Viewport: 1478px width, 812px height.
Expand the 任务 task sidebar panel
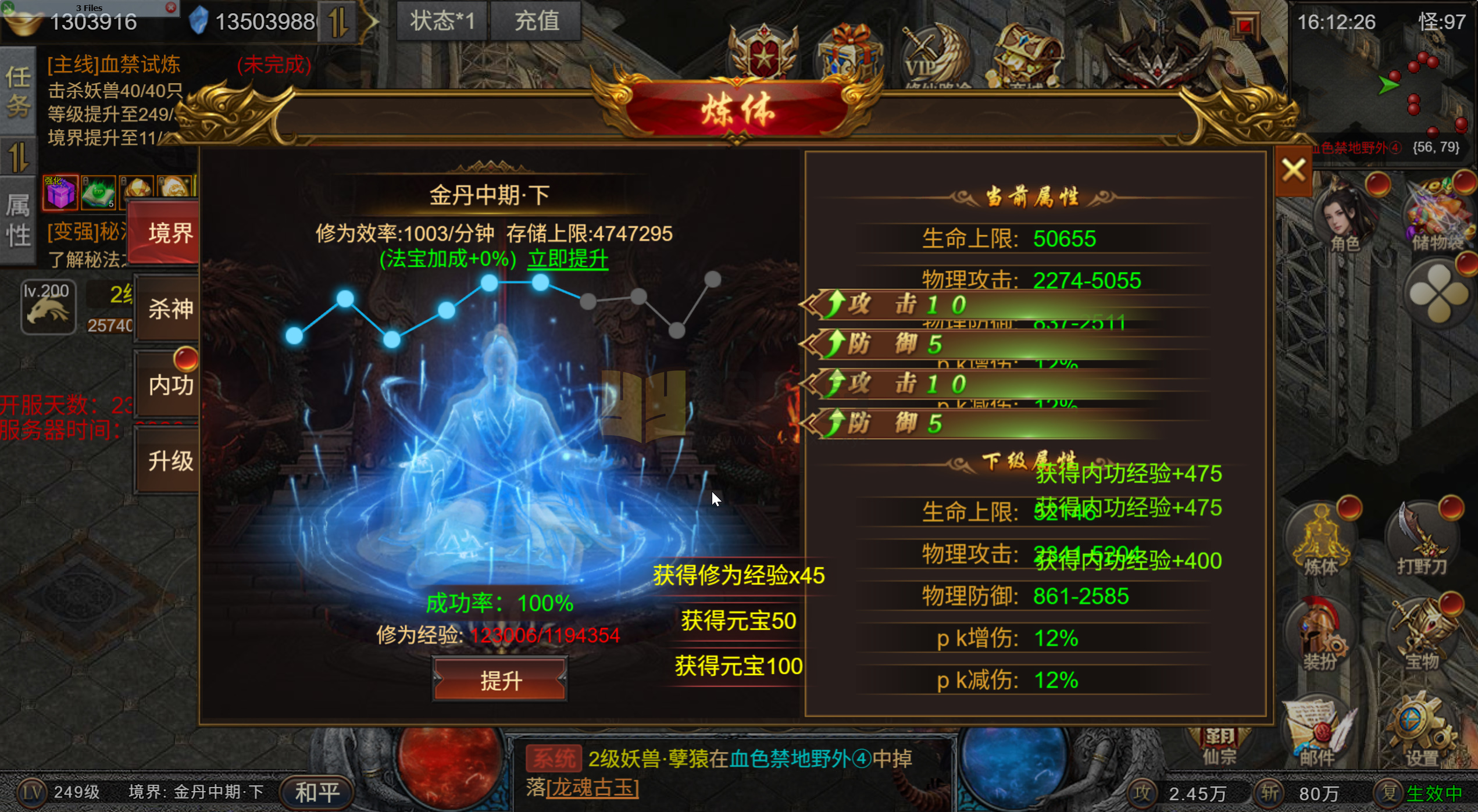pos(19,90)
